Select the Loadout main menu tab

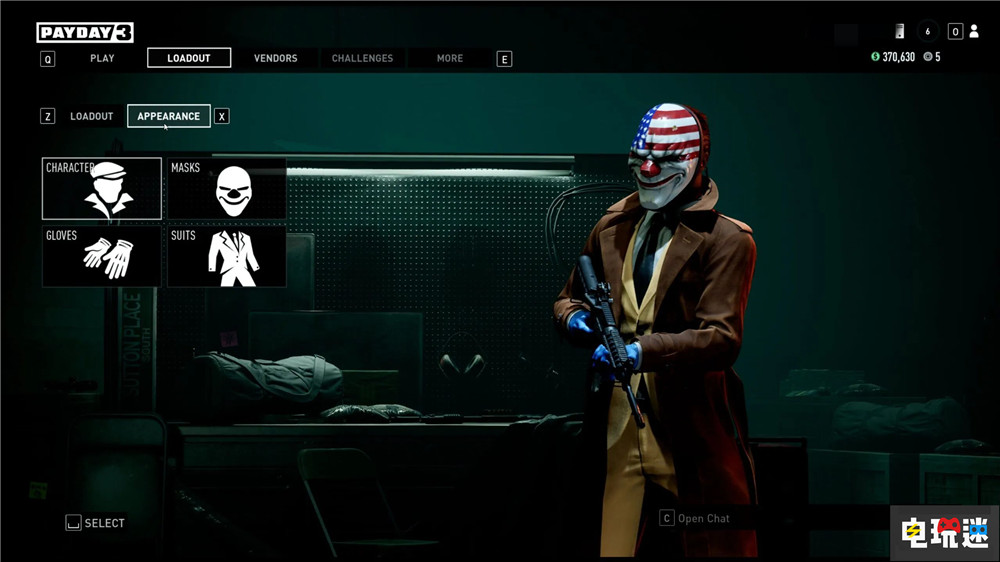tap(189, 58)
